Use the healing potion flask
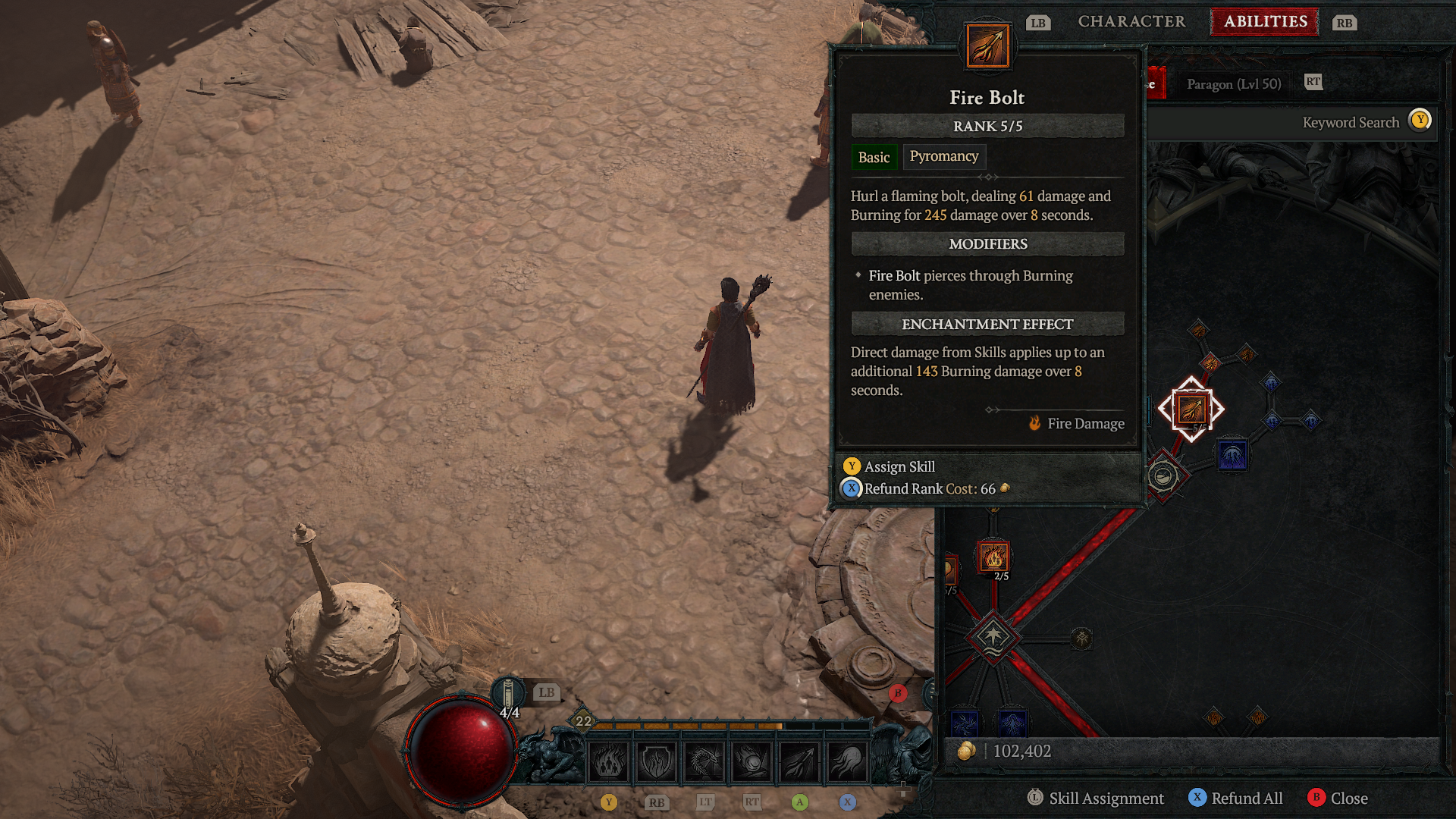 tap(509, 694)
